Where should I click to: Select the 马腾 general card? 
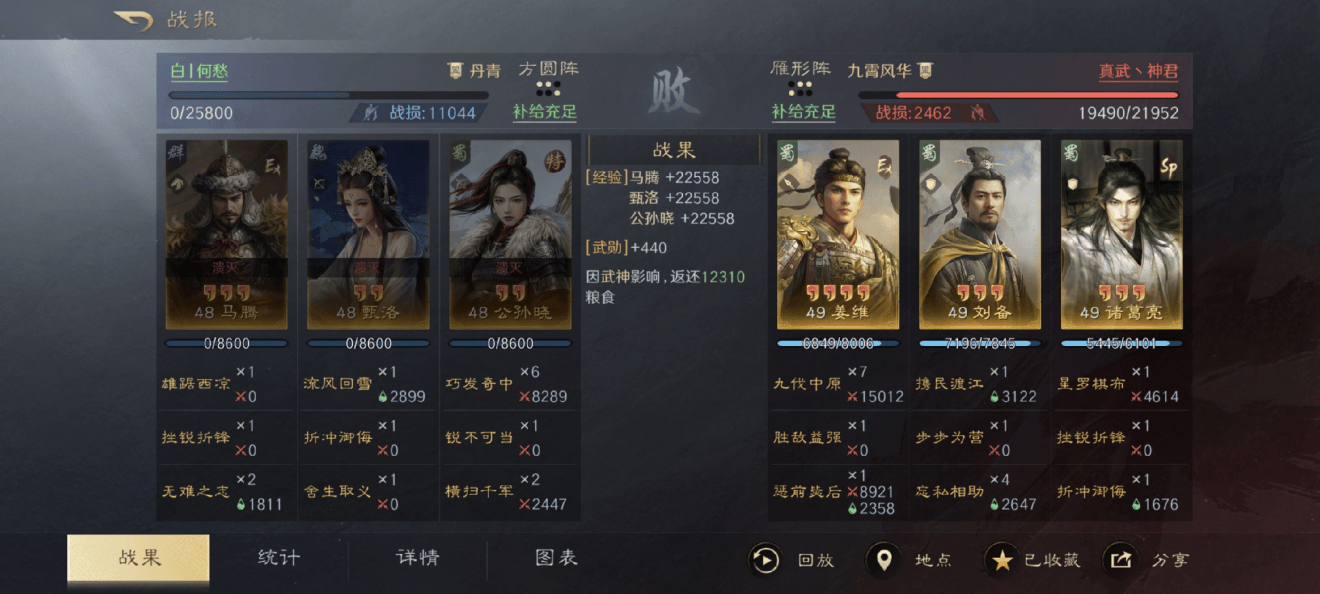227,234
